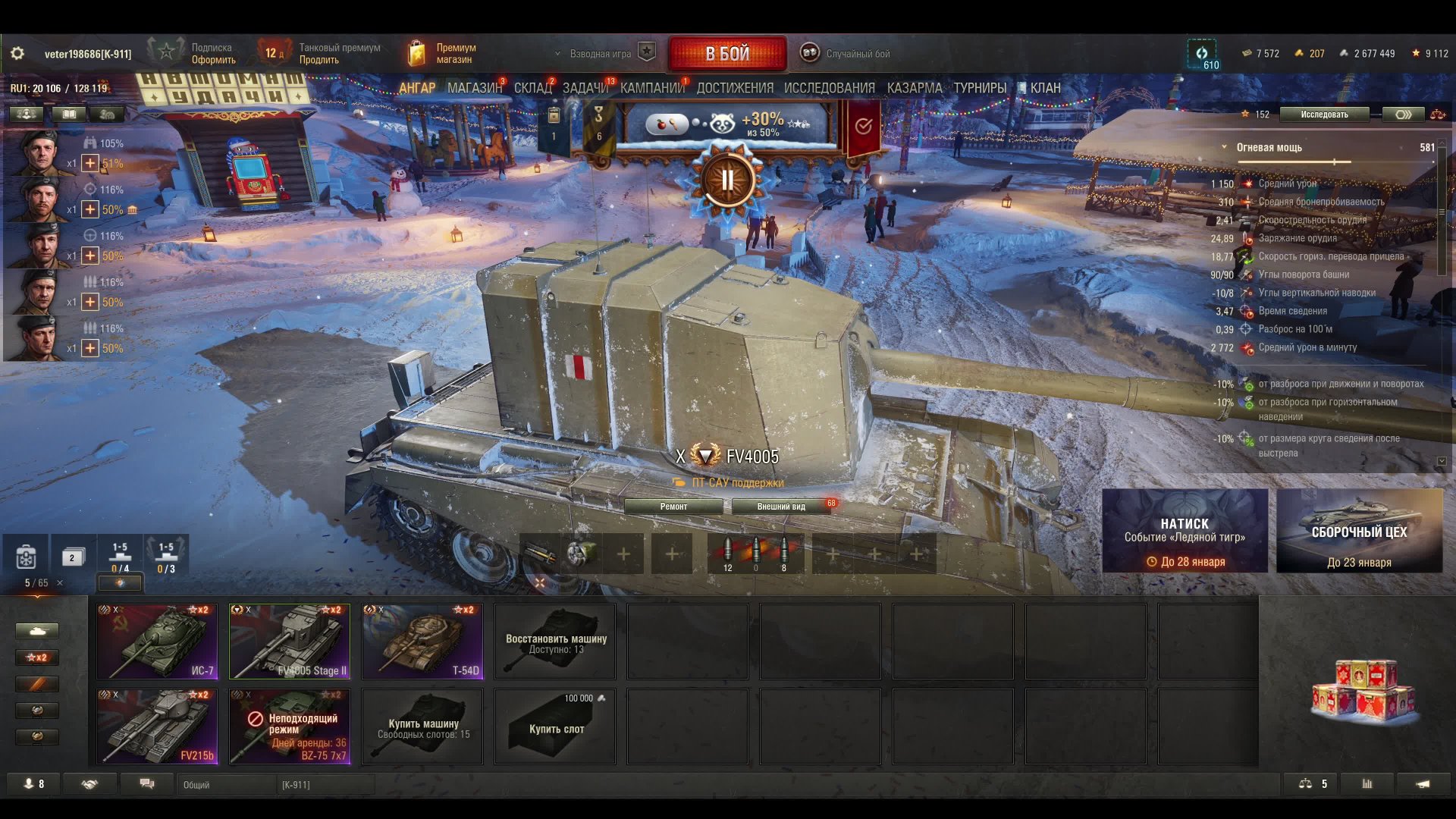Open the СБОРОЧНЫЙ ЦЕХ event banner

[1359, 531]
